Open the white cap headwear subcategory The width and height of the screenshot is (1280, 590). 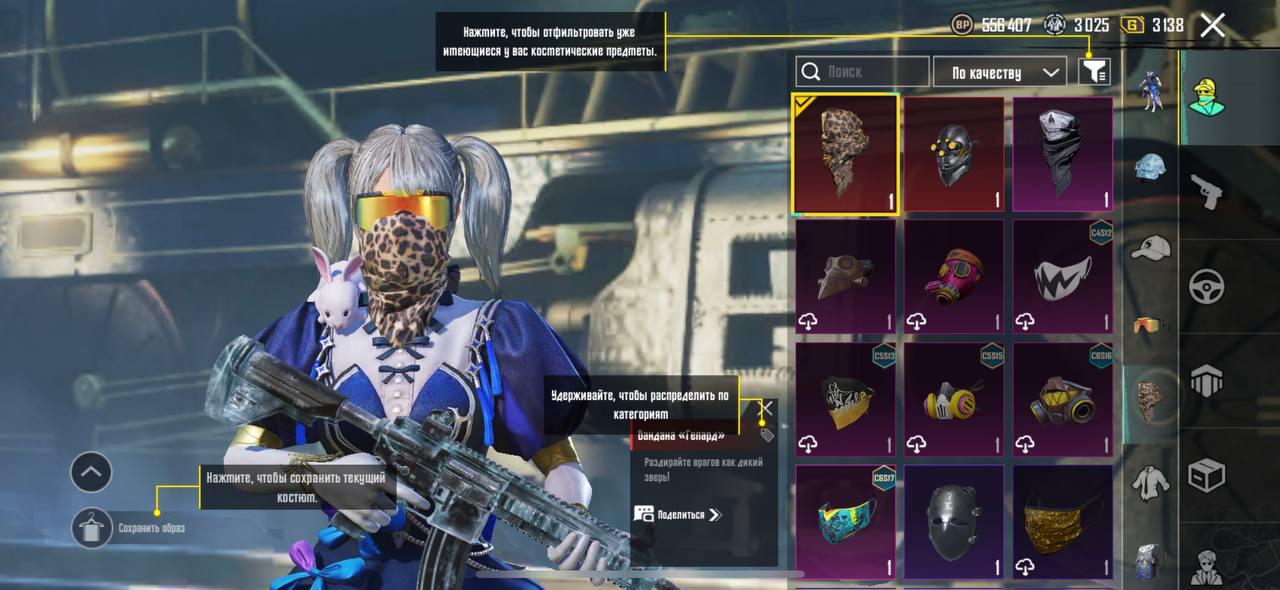click(1151, 248)
